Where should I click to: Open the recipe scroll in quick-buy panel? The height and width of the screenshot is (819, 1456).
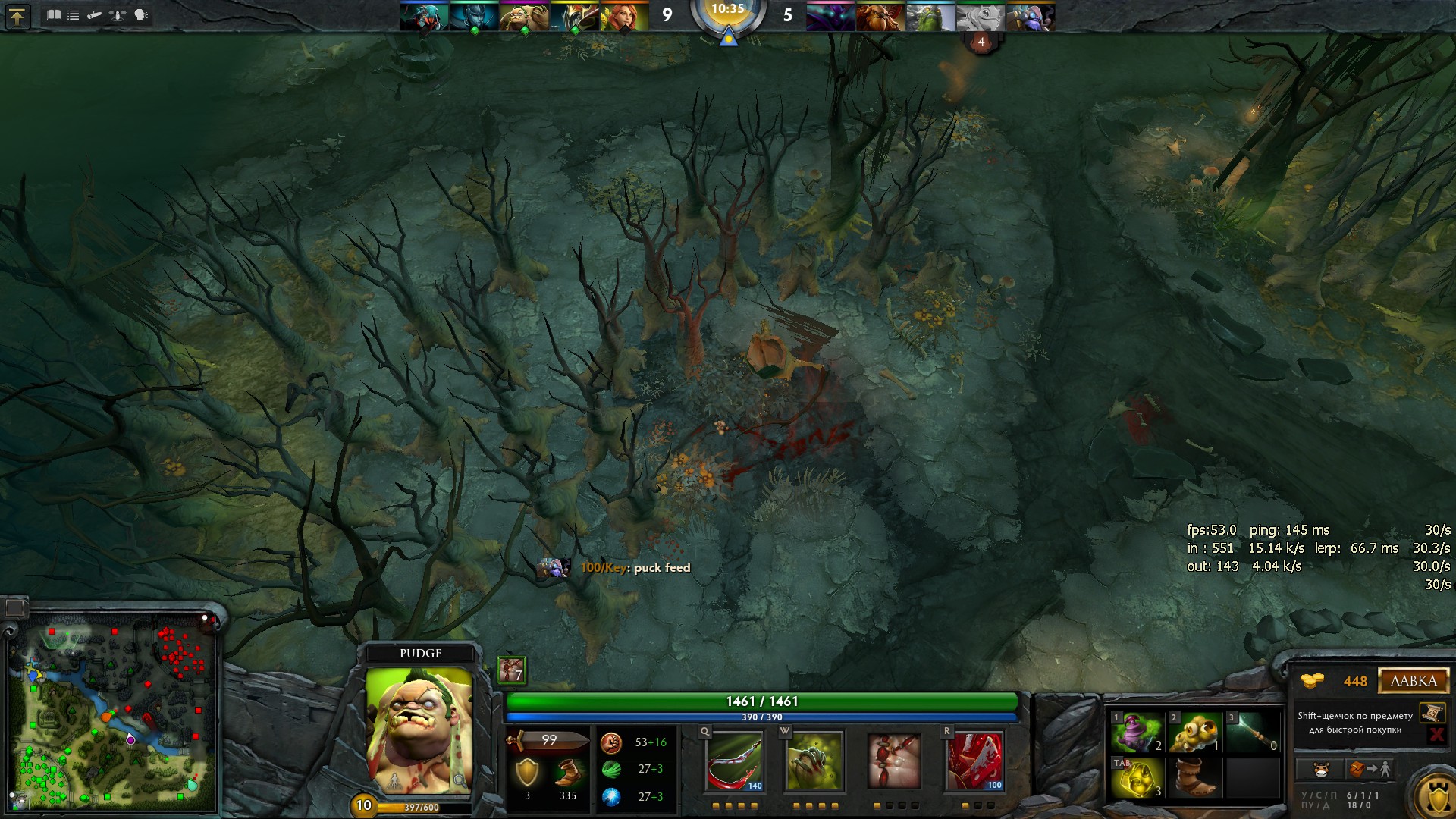click(1432, 713)
